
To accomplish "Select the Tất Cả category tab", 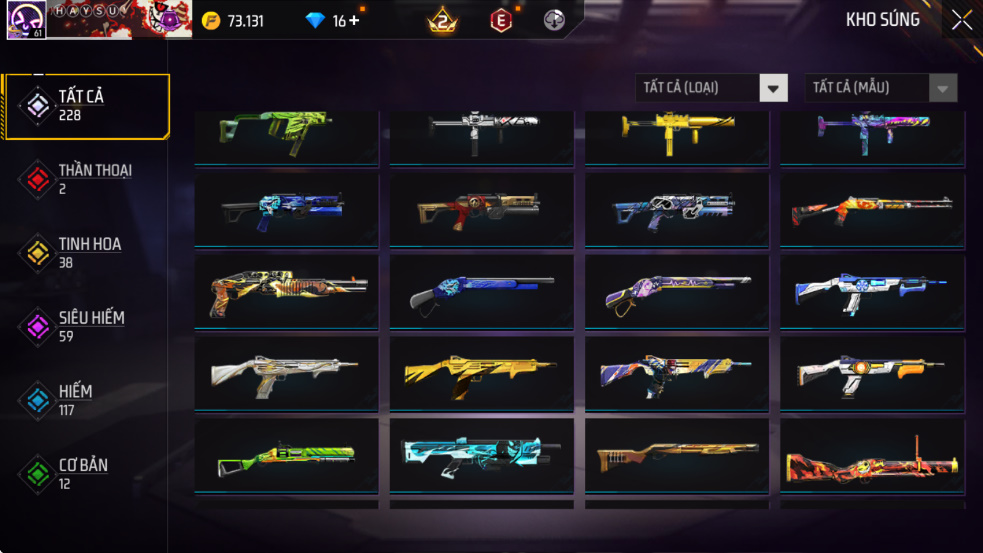I will coord(85,105).
